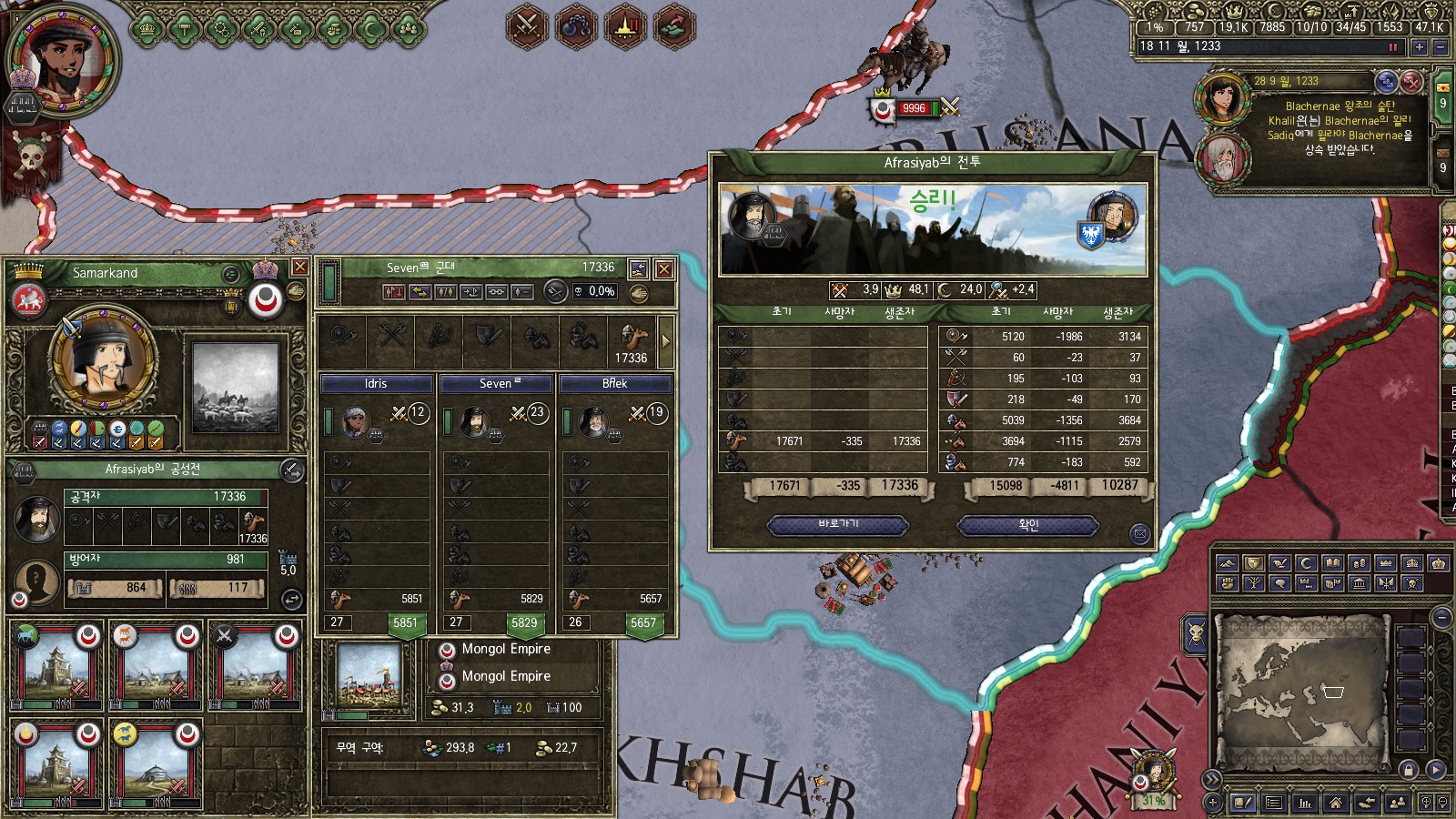Open the crossed swords military hexagon icon
Image resolution: width=1456 pixels, height=819 pixels.
pos(527,25)
